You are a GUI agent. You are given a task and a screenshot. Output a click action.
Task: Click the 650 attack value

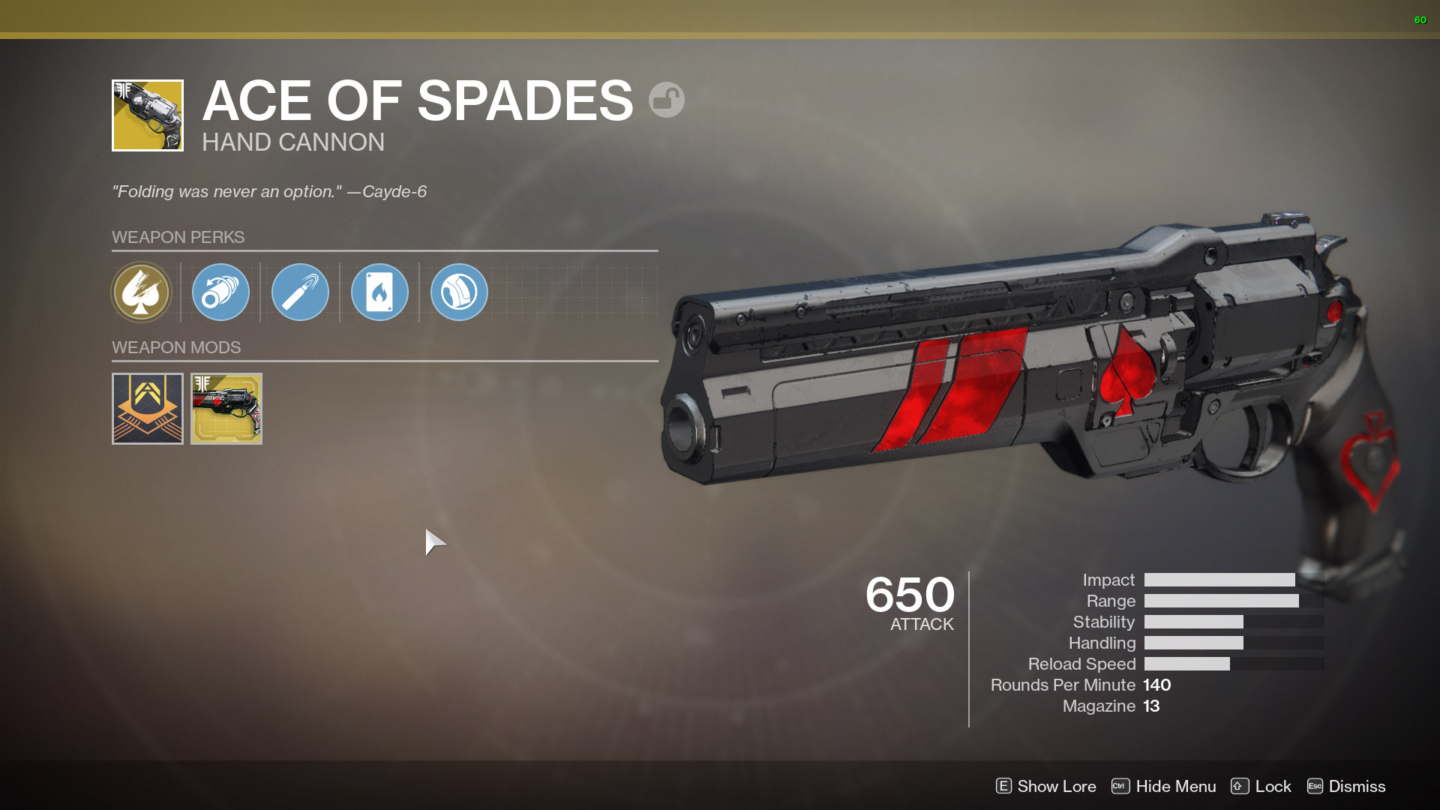click(908, 595)
